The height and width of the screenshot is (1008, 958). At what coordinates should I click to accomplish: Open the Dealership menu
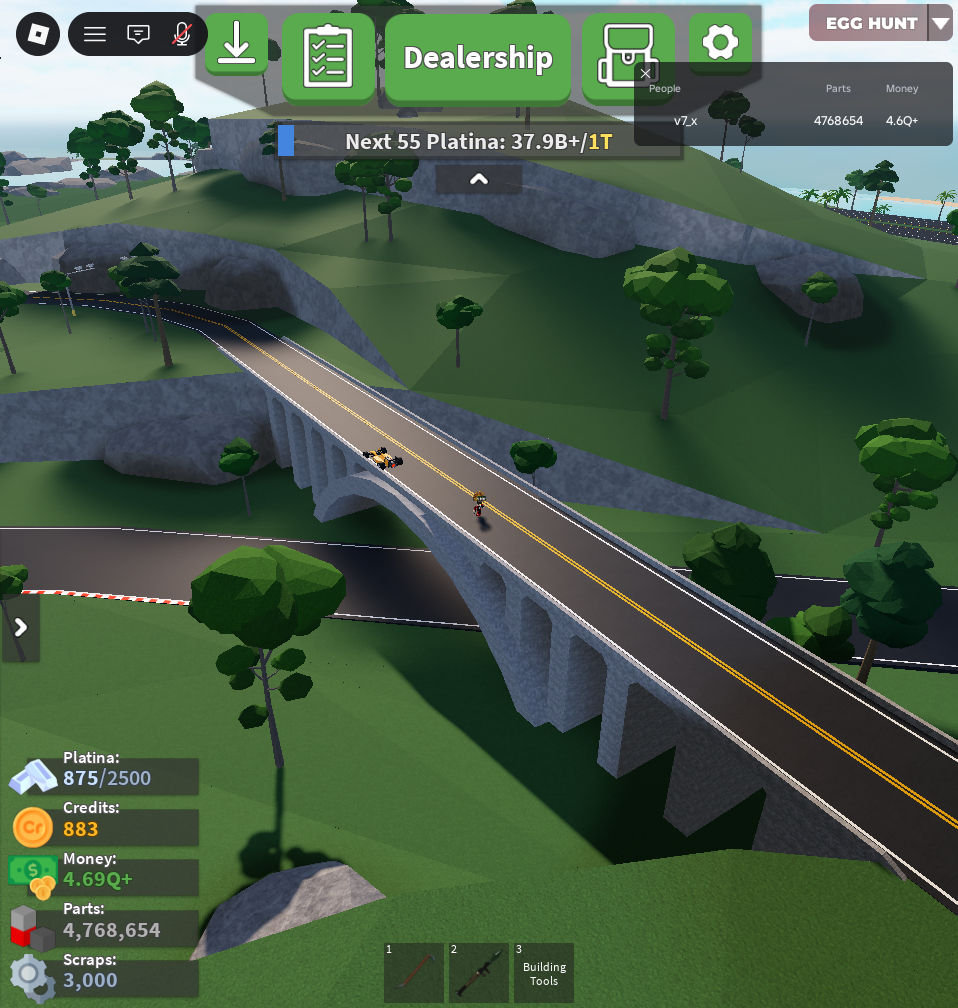pyautogui.click(x=478, y=58)
